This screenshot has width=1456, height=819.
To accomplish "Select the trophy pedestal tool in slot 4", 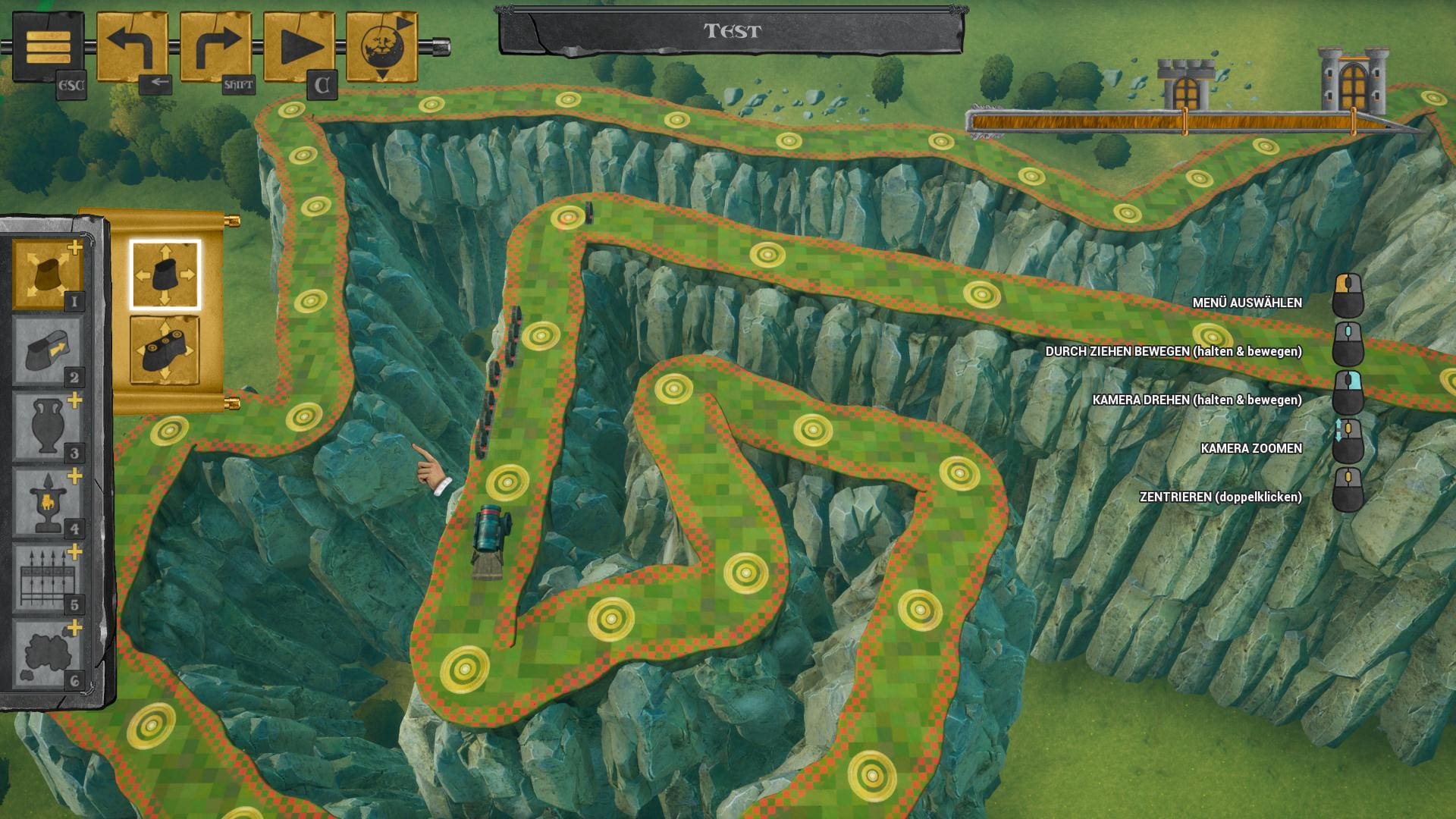I will point(47,503).
